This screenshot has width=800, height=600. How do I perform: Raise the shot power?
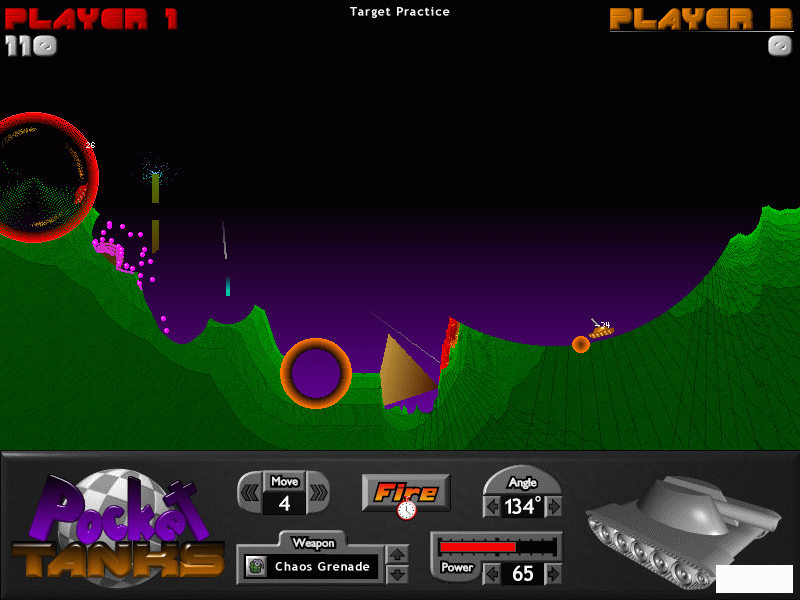click(554, 575)
